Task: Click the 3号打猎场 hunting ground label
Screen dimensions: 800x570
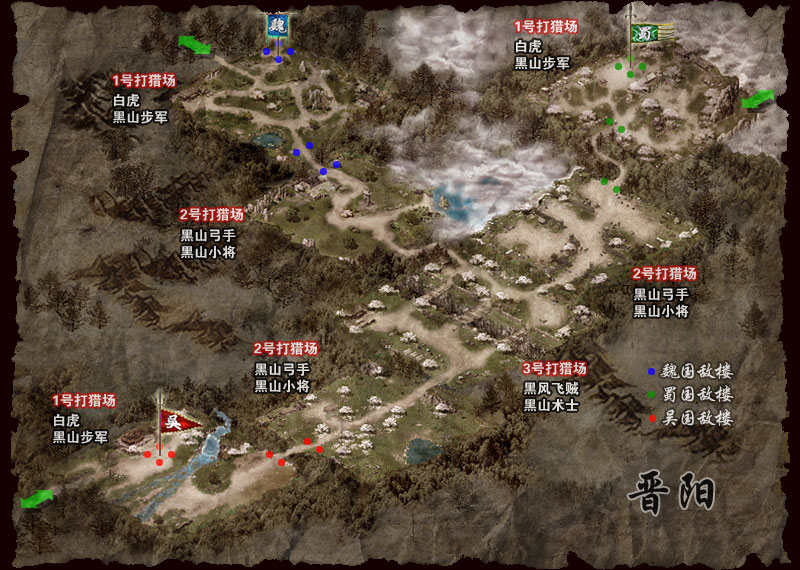Action: pyautogui.click(x=555, y=368)
